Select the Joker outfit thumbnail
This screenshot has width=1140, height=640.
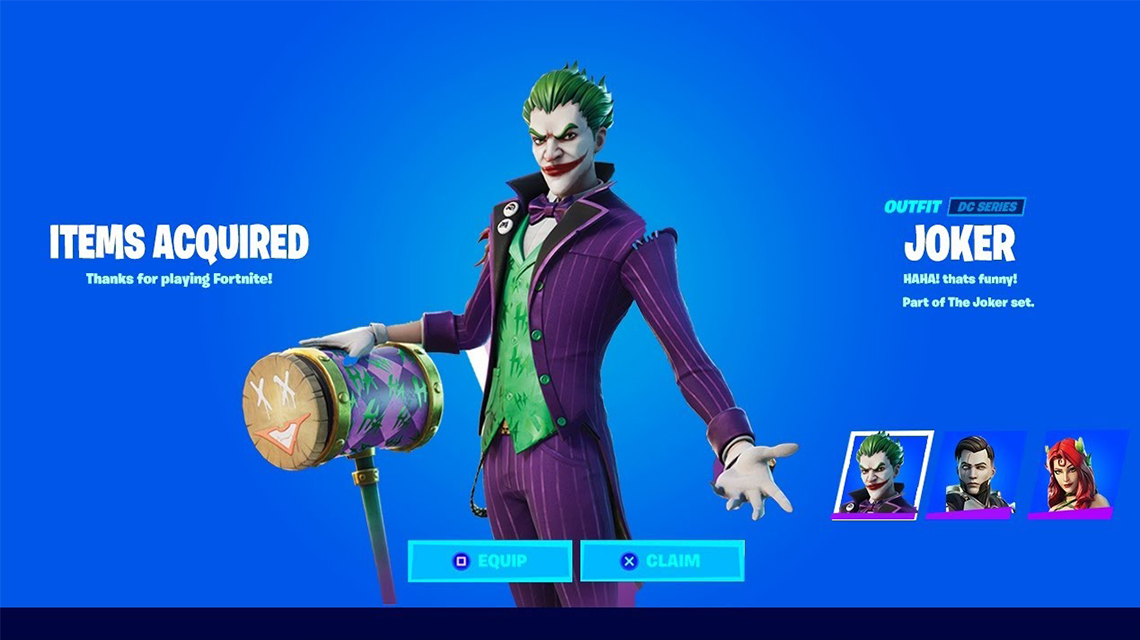(x=881, y=475)
